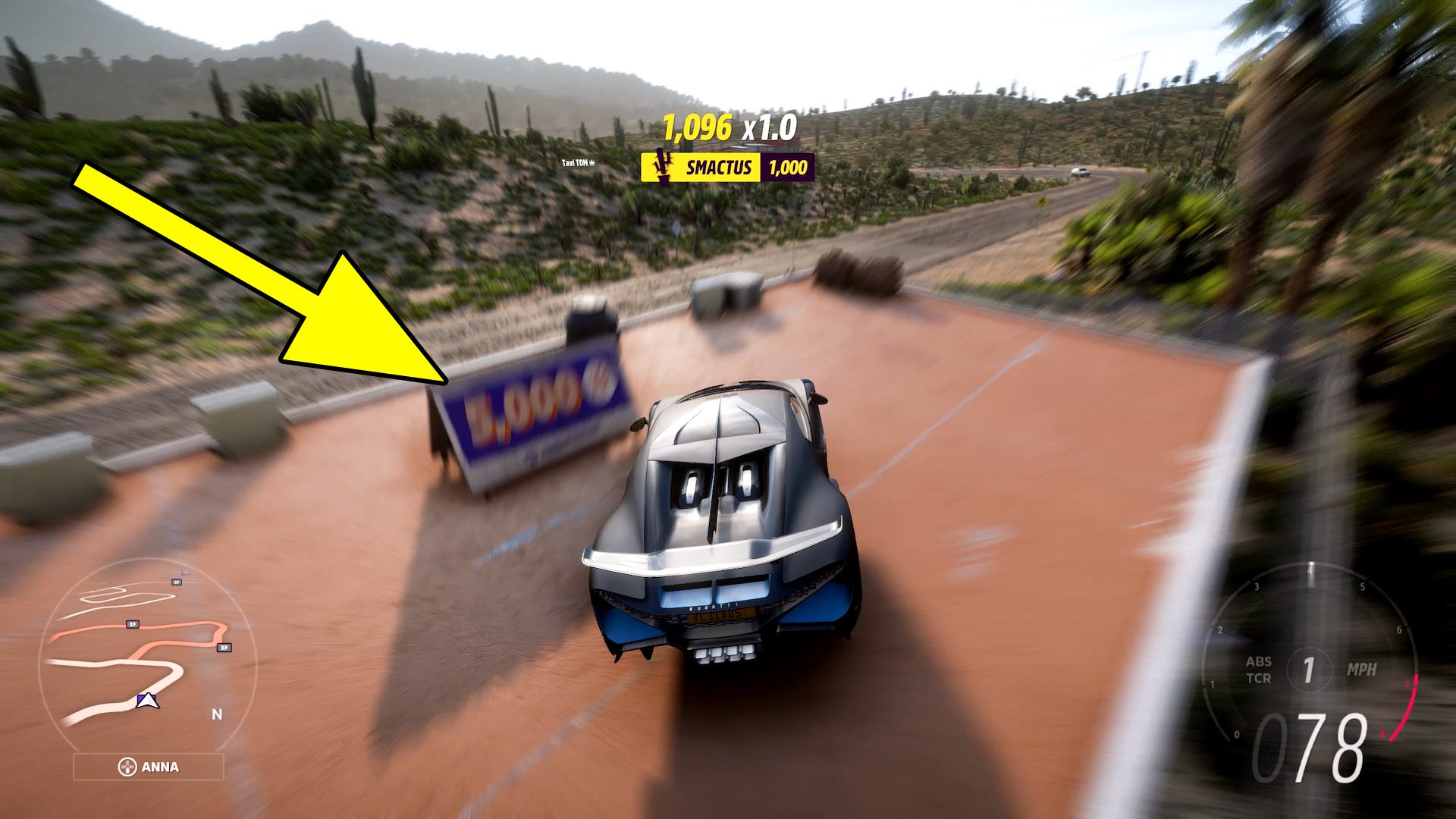This screenshot has width=1456, height=819.
Task: Click the rightmost XP marker on the minimap
Action: (224, 647)
